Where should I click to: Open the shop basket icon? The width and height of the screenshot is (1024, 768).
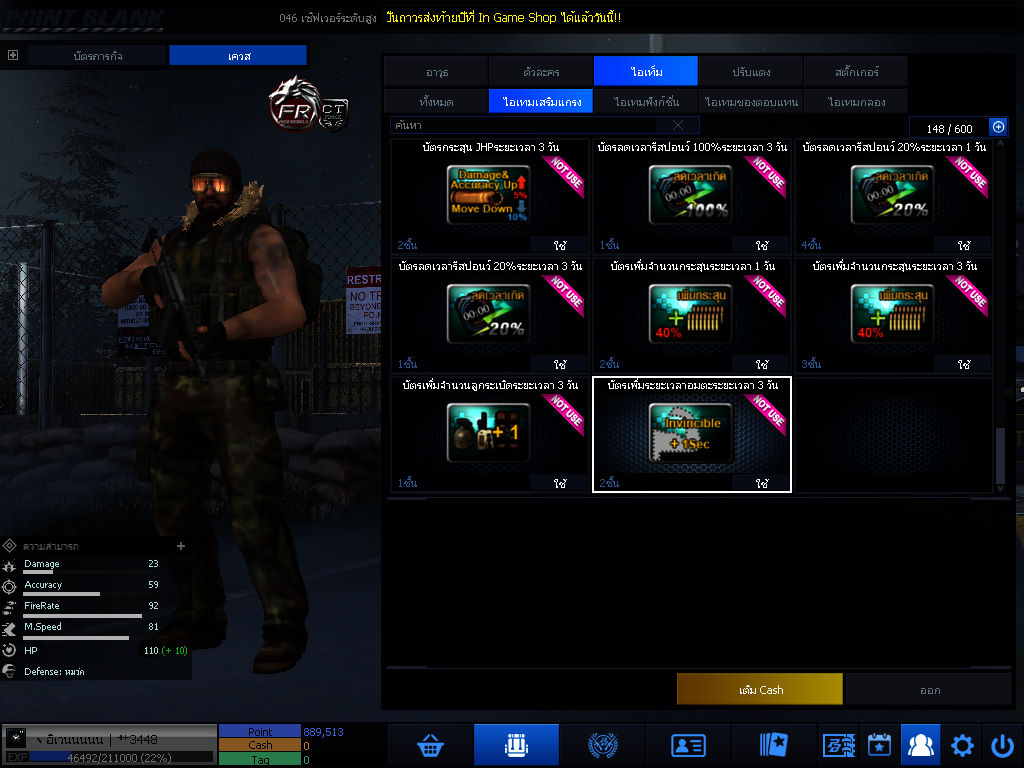[431, 745]
